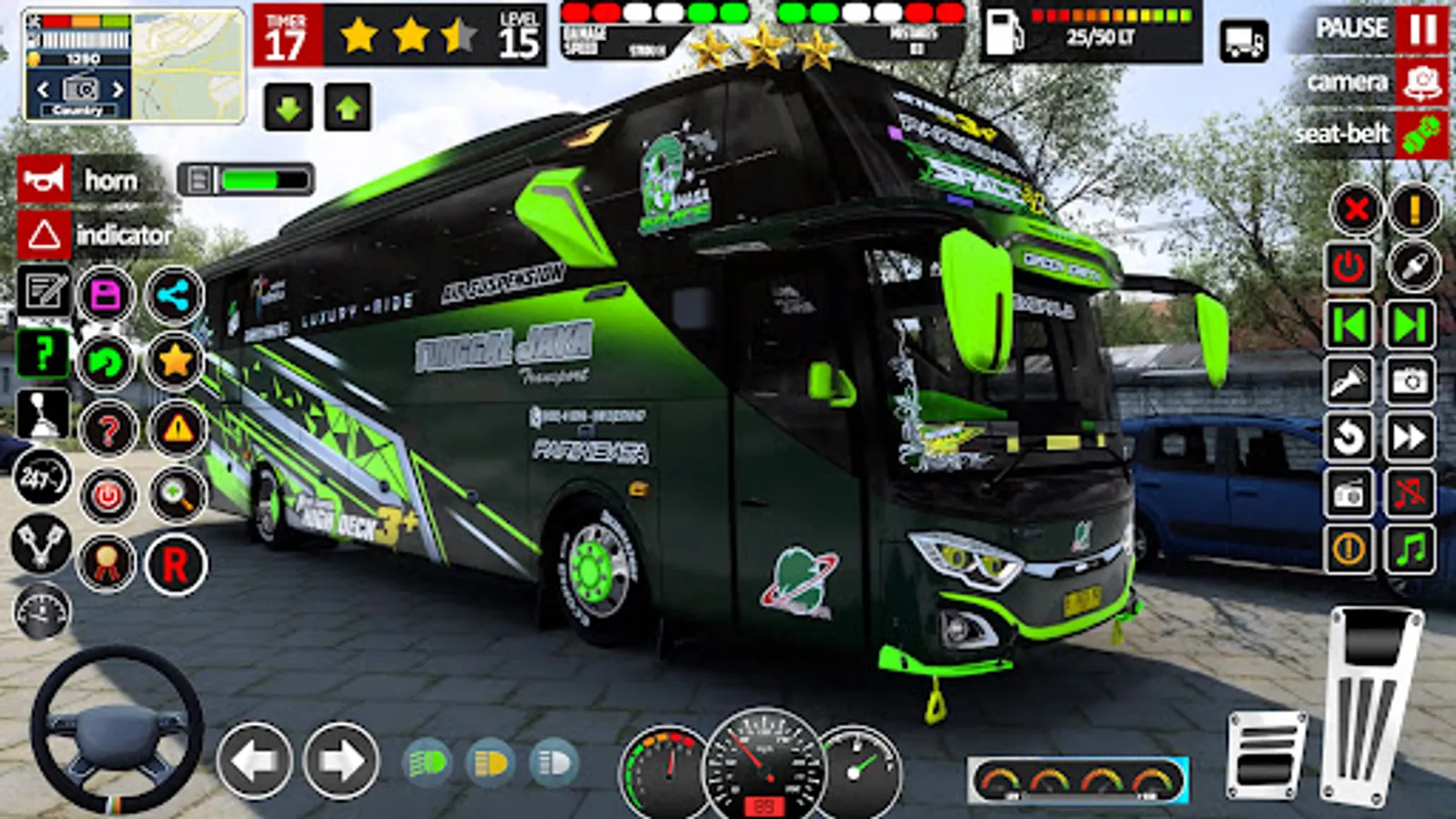Switch the camera view
Viewport: 1456px width, 819px height.
1421,83
